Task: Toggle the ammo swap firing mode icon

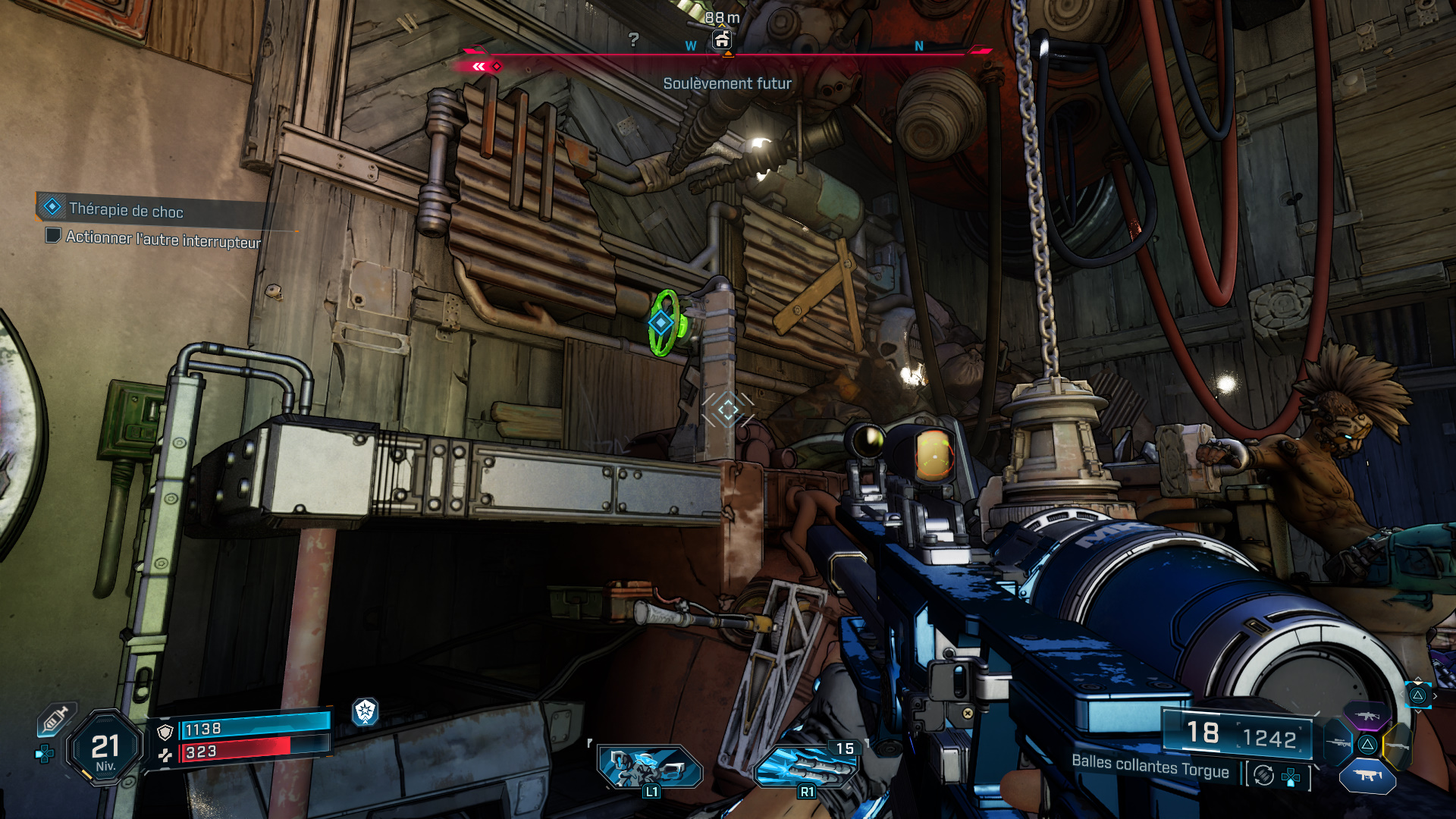Action: (x=1263, y=775)
